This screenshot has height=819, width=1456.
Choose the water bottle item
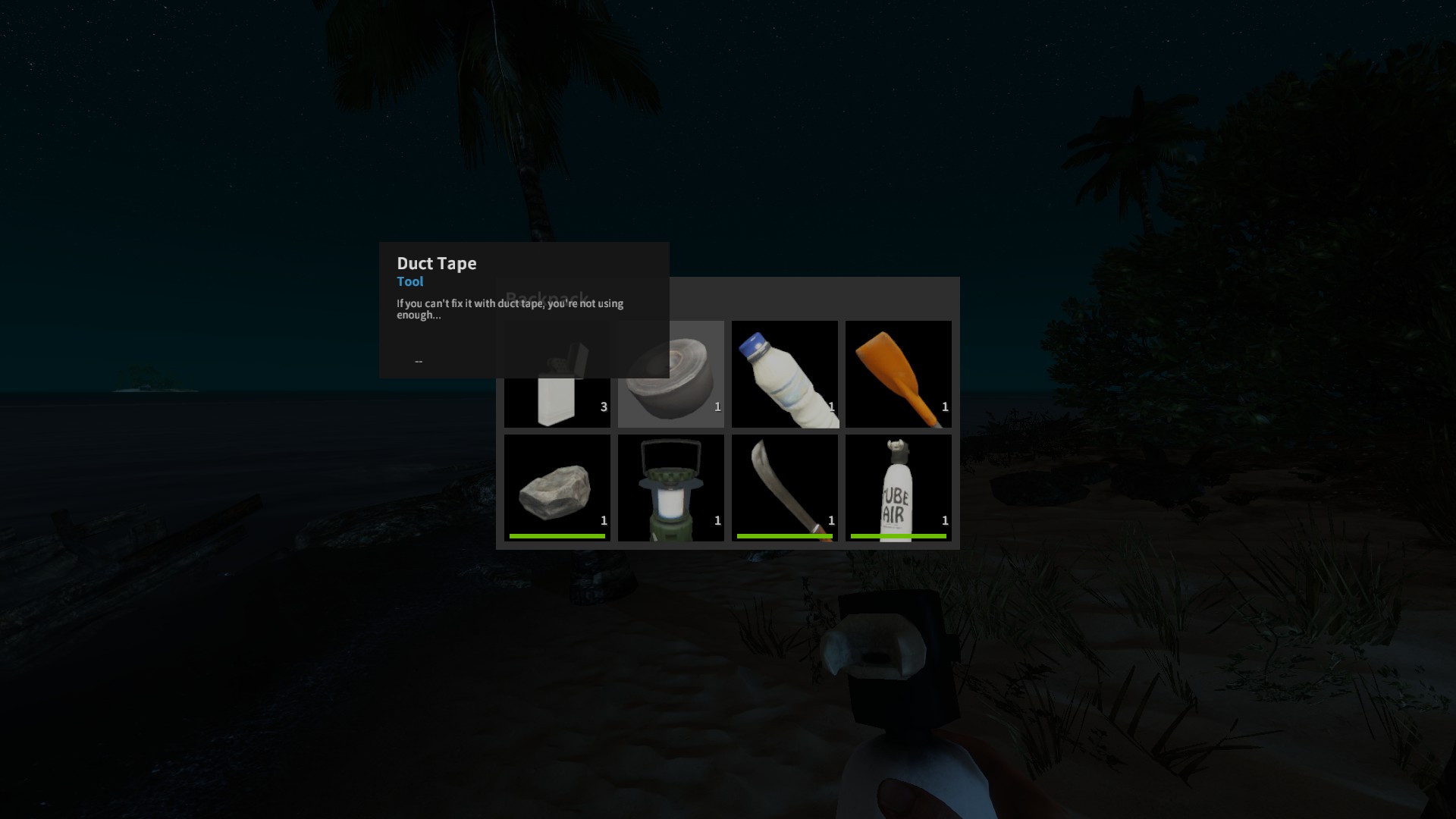pos(785,375)
